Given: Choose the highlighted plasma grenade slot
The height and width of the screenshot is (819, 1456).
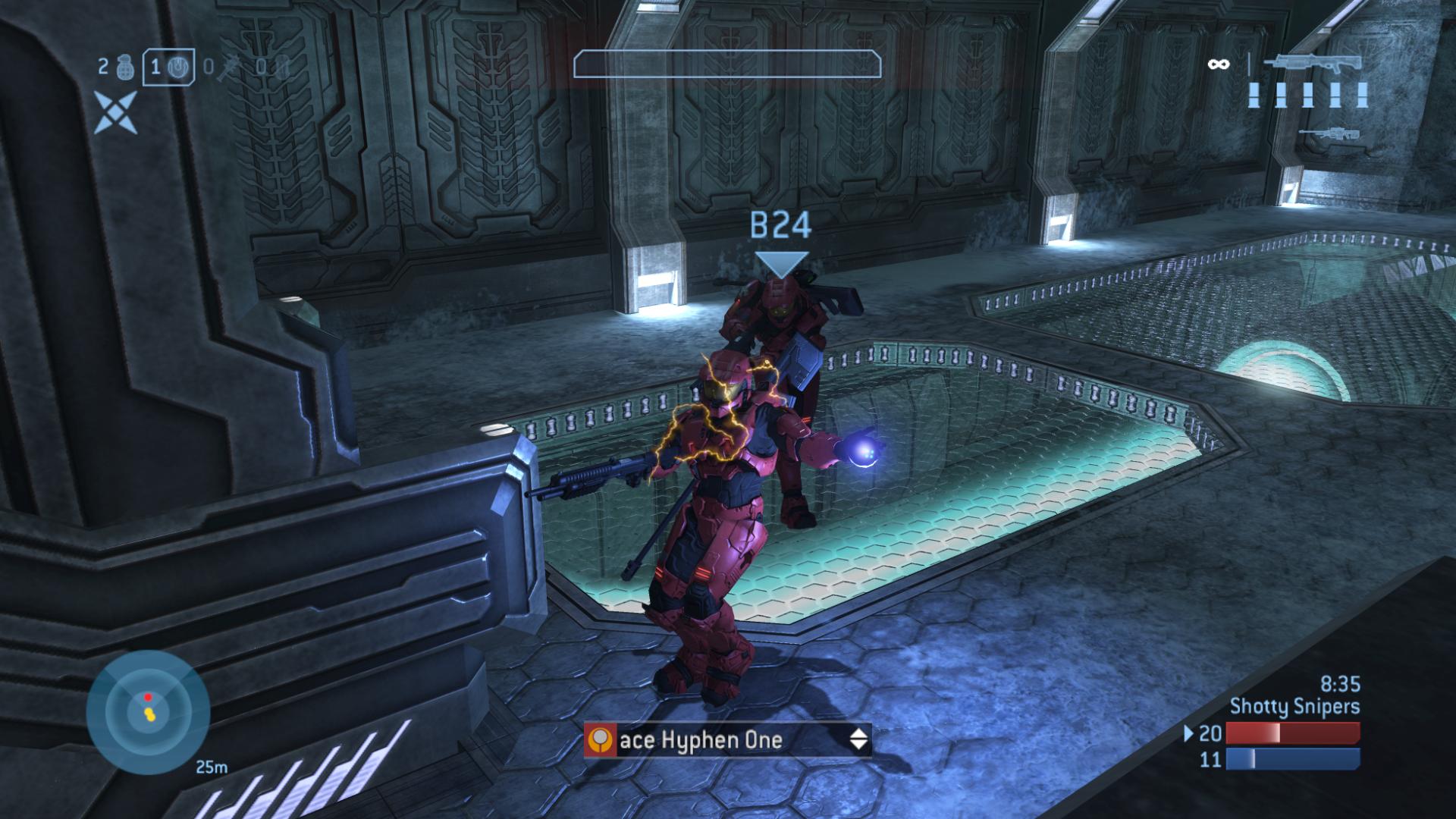Looking at the screenshot, I should [168, 67].
